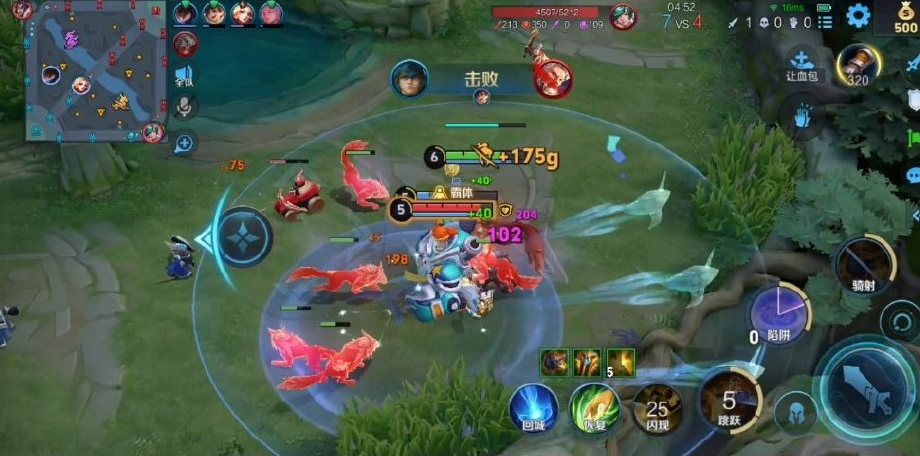Image resolution: width=920 pixels, height=456 pixels.
Task: Cast the 闪现 flash summoner spell
Action: [x=657, y=407]
